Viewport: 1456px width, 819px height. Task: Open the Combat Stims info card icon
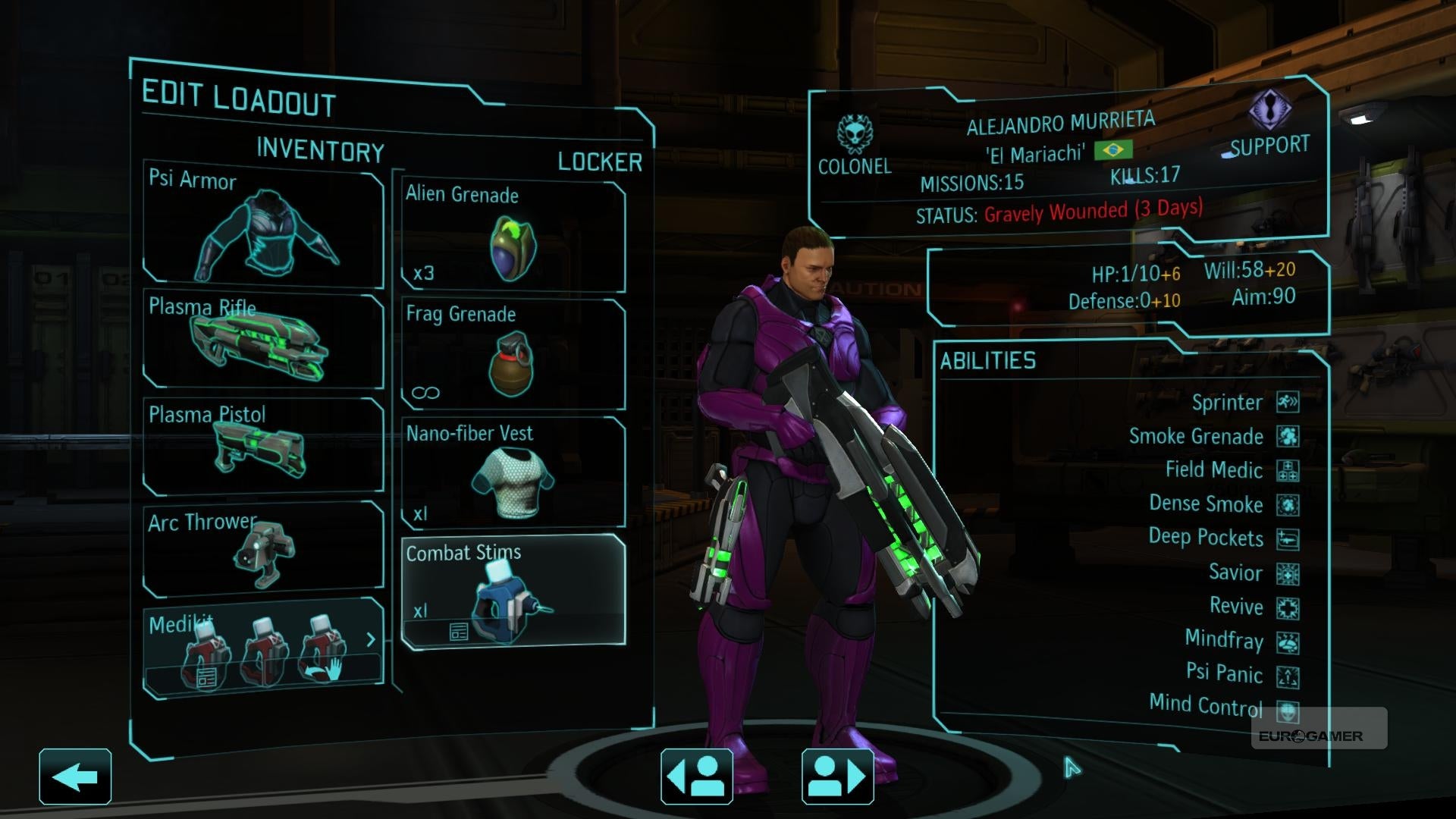459,632
